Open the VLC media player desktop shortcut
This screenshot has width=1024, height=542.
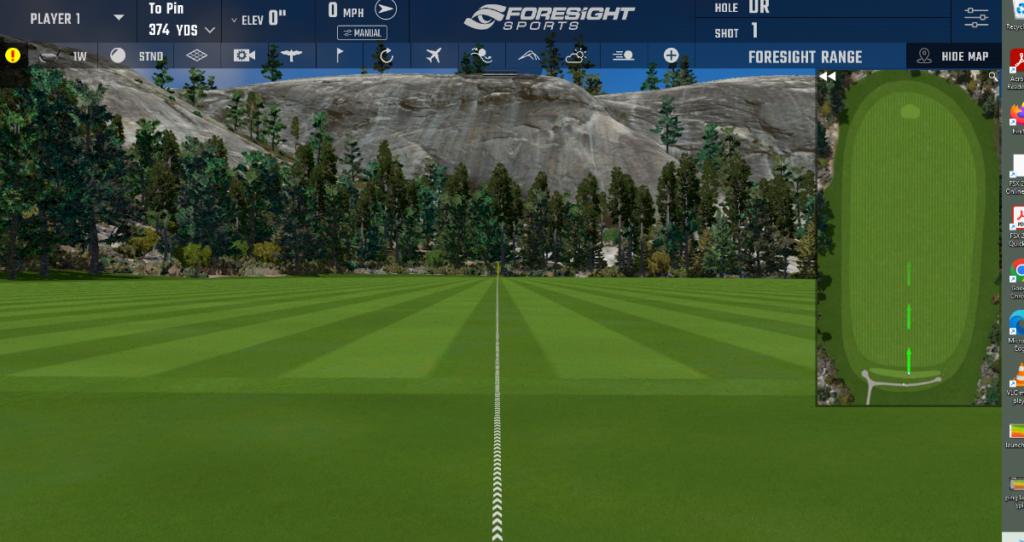[1016, 378]
